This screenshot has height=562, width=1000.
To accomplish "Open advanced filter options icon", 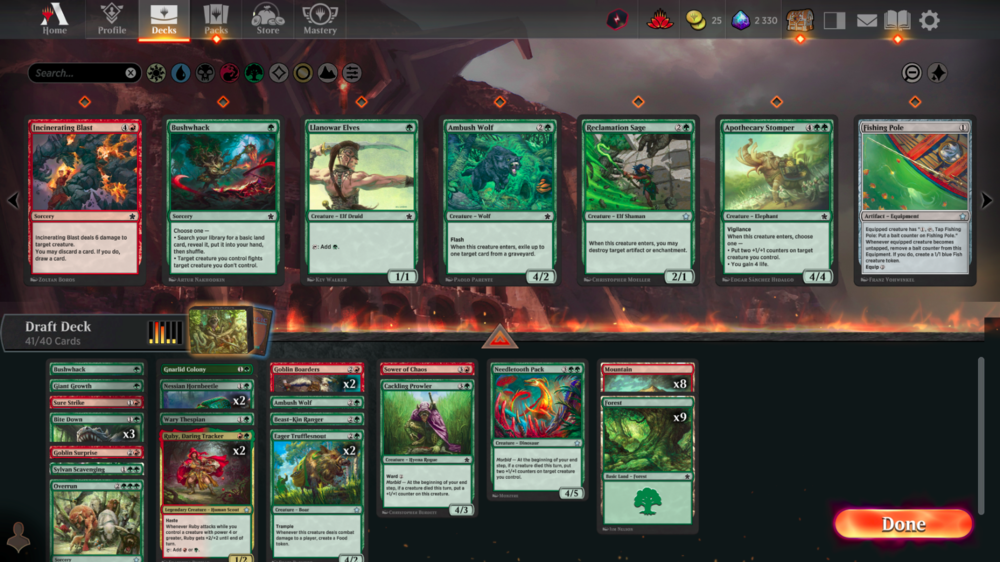I will click(x=352, y=73).
